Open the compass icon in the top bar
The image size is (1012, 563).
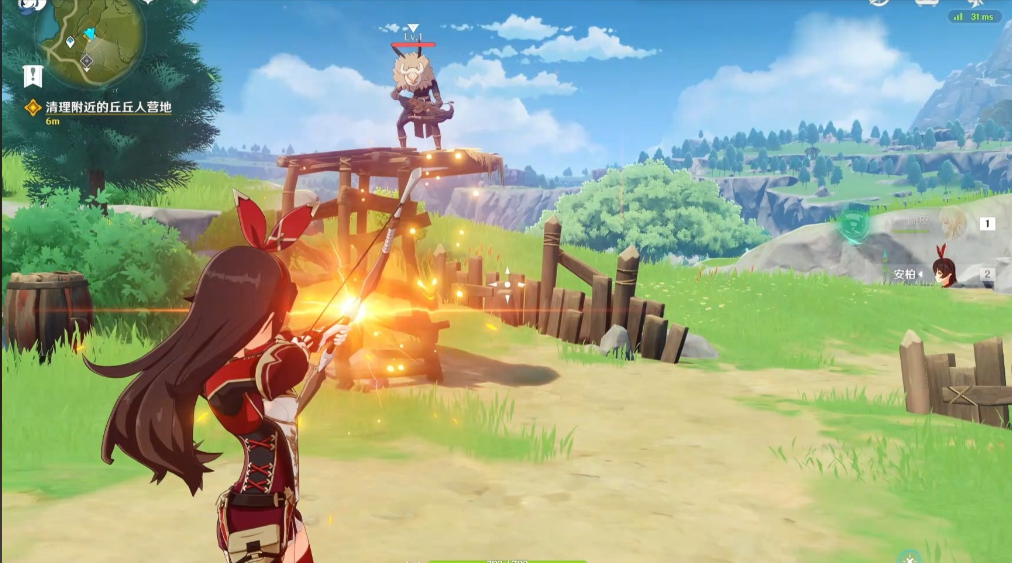pyautogui.click(x=879, y=3)
